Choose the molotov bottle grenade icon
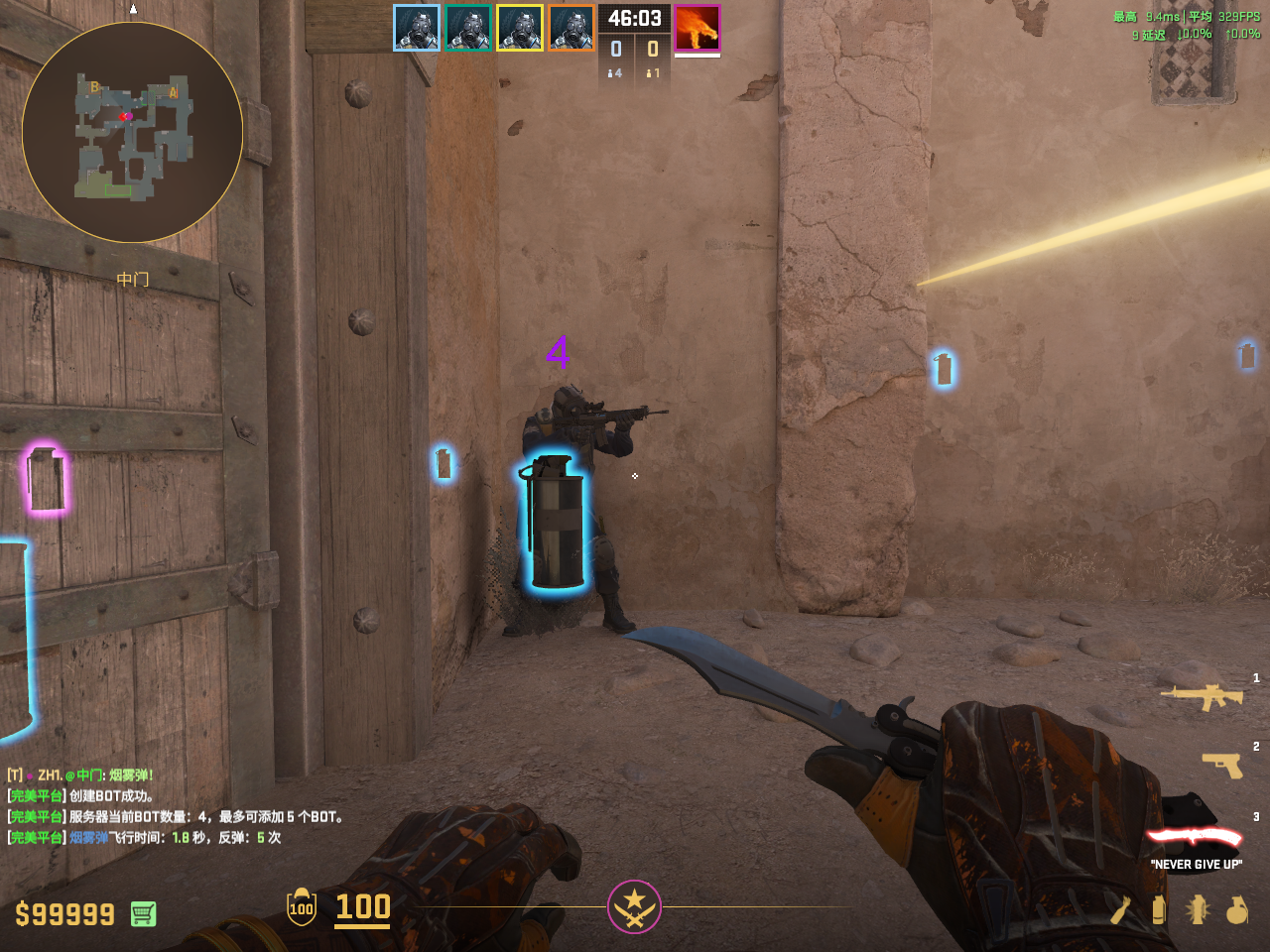The height and width of the screenshot is (952, 1270). 1120,909
